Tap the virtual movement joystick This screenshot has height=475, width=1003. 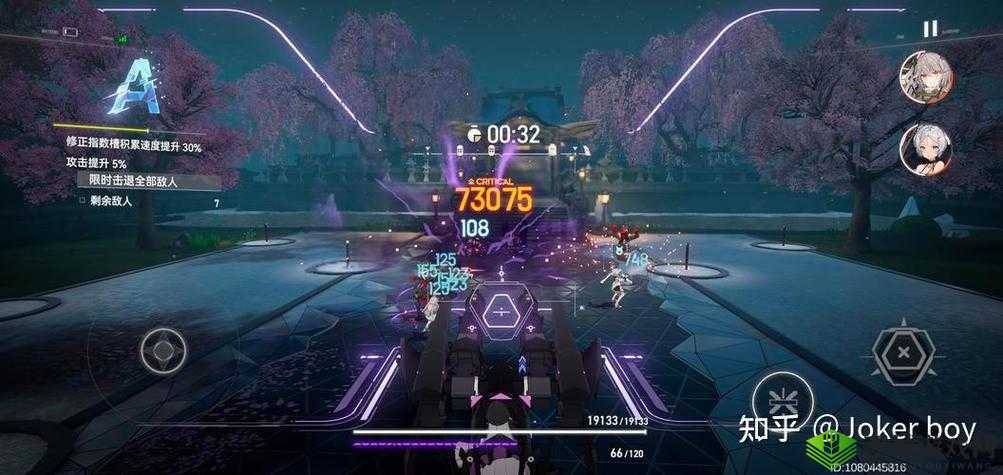161,350
